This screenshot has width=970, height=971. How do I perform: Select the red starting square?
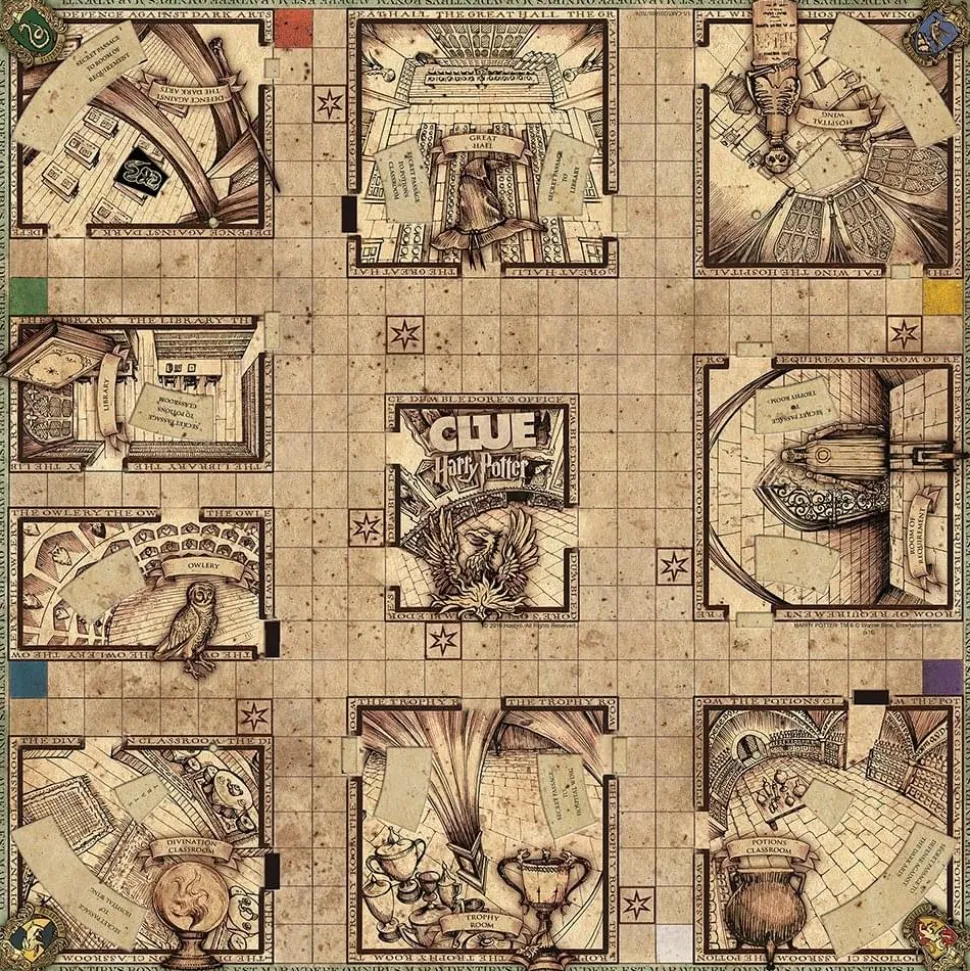tap(292, 30)
